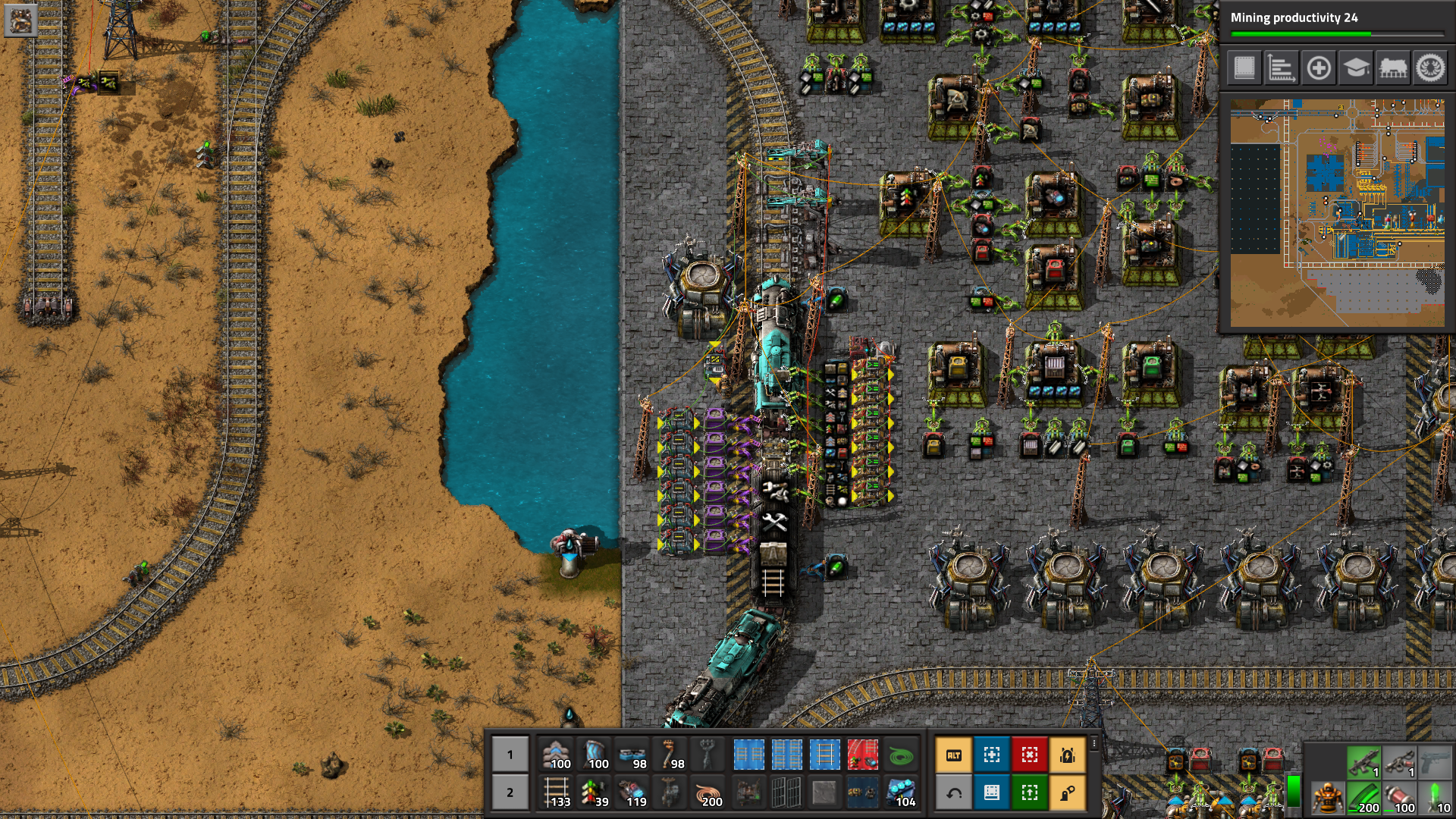
Task: Toggle ALT-mode detailed entity info
Action: [x=954, y=755]
